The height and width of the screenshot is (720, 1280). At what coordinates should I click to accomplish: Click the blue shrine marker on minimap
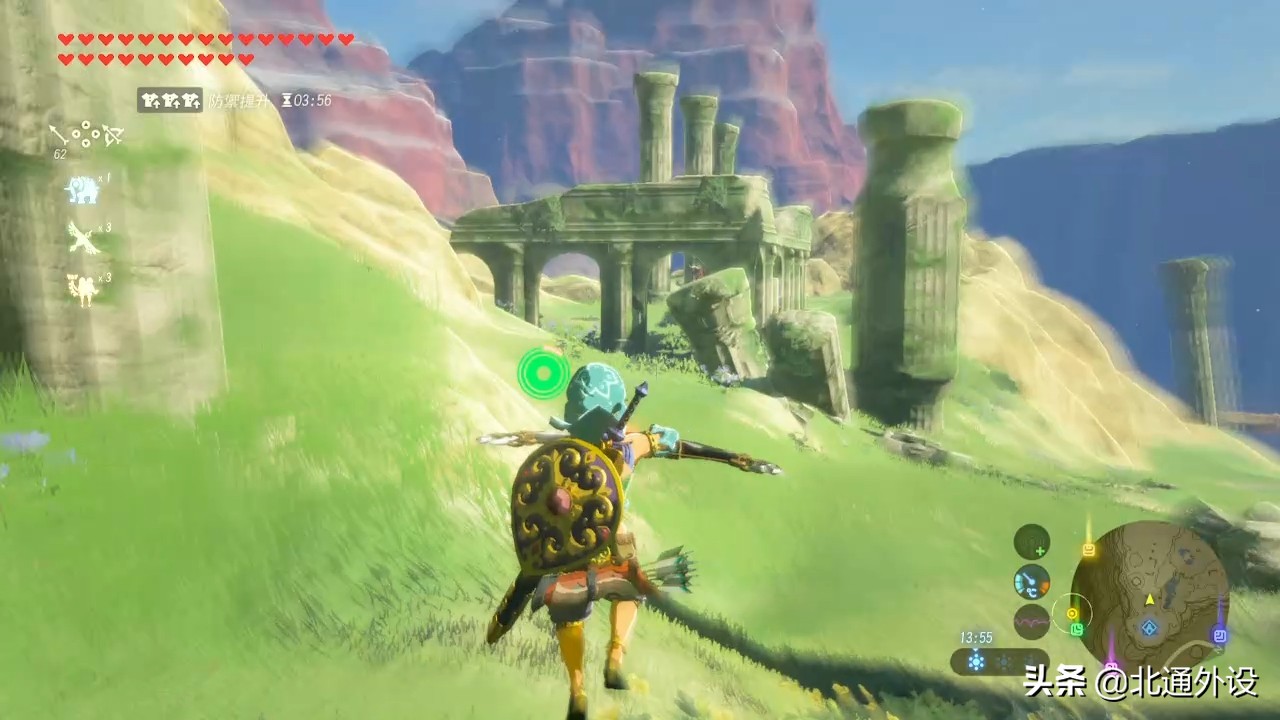point(1150,628)
